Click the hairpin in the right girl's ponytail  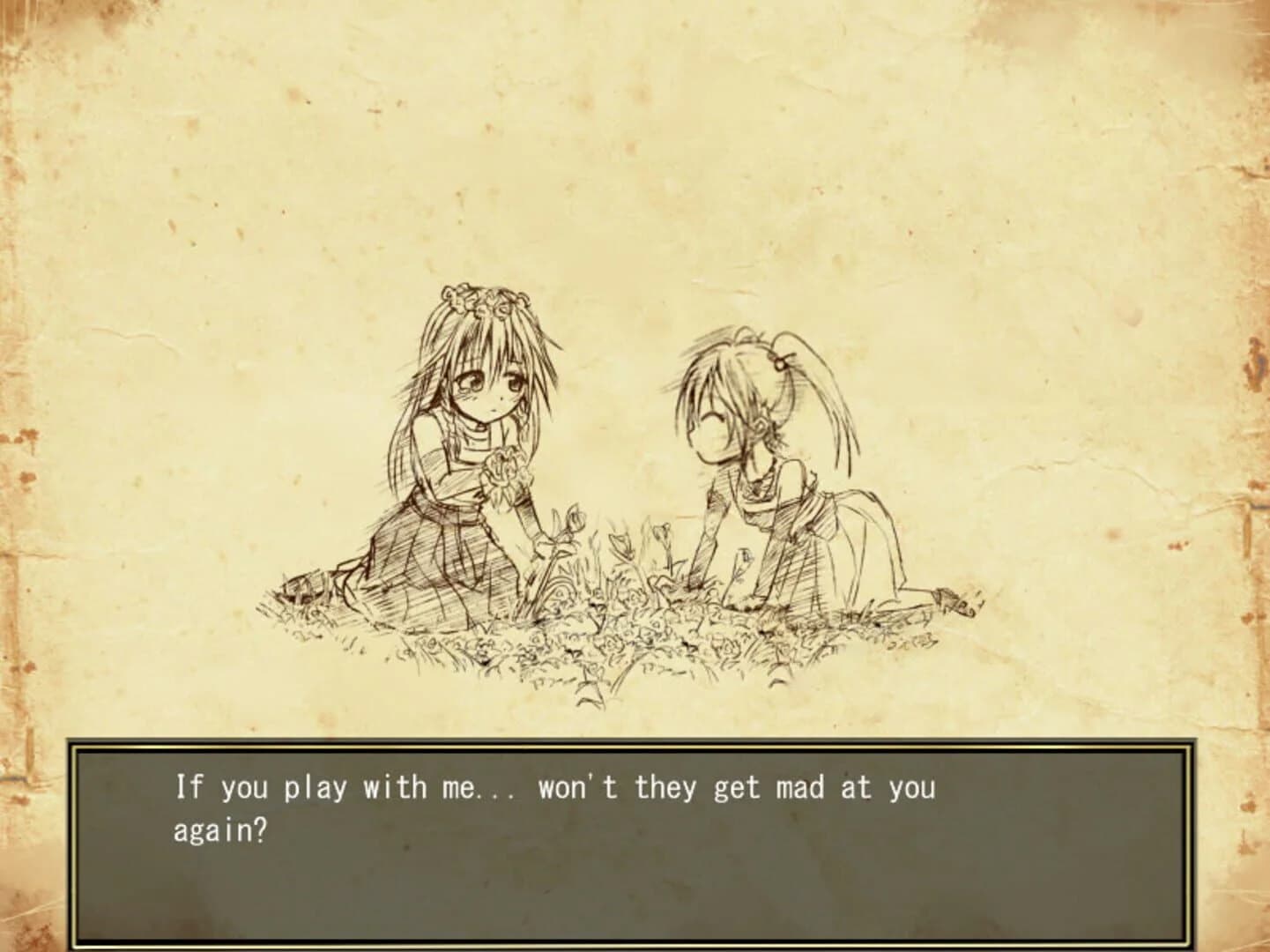[x=779, y=362]
